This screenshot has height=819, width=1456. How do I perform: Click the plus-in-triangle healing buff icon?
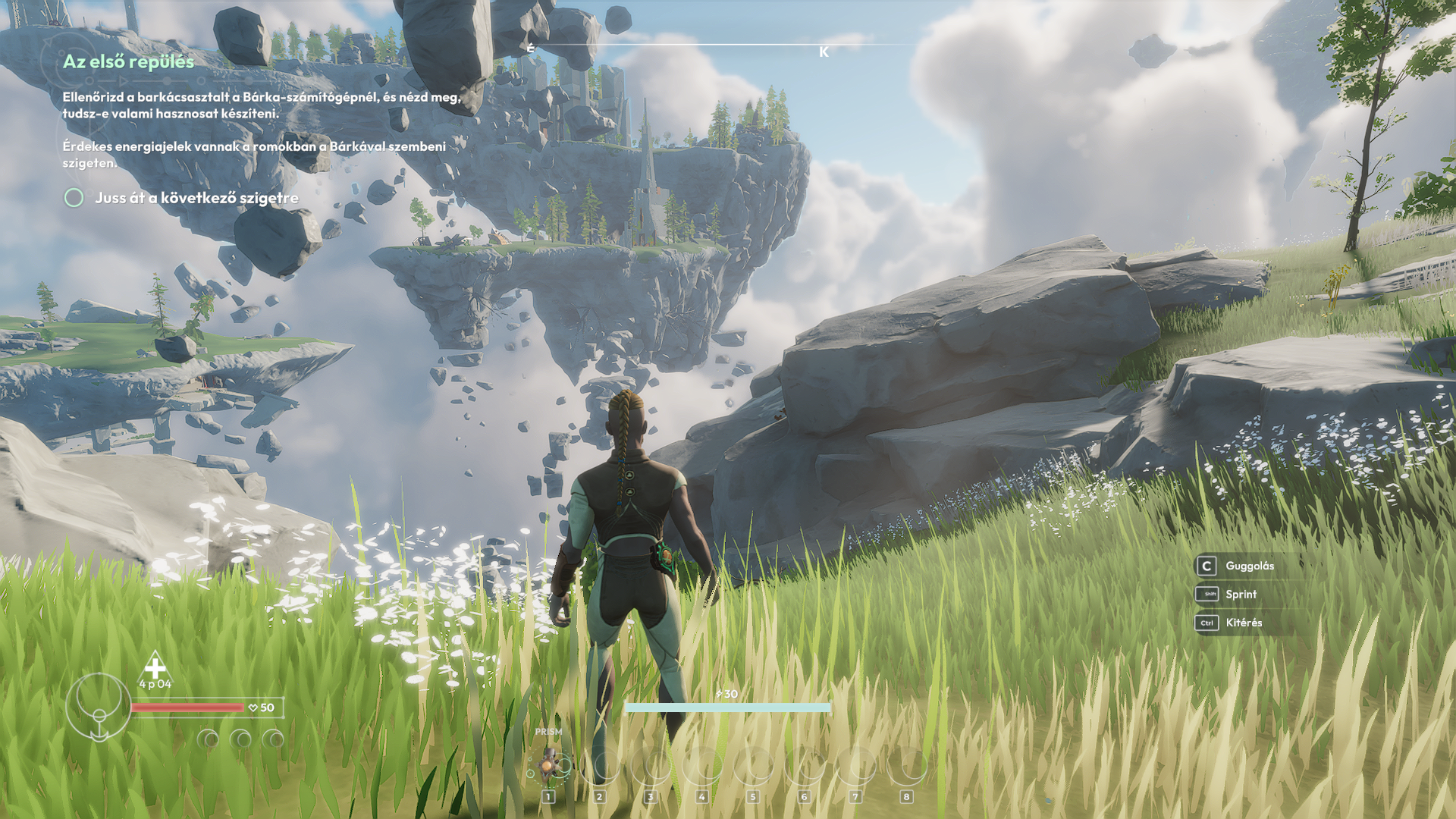(x=155, y=668)
